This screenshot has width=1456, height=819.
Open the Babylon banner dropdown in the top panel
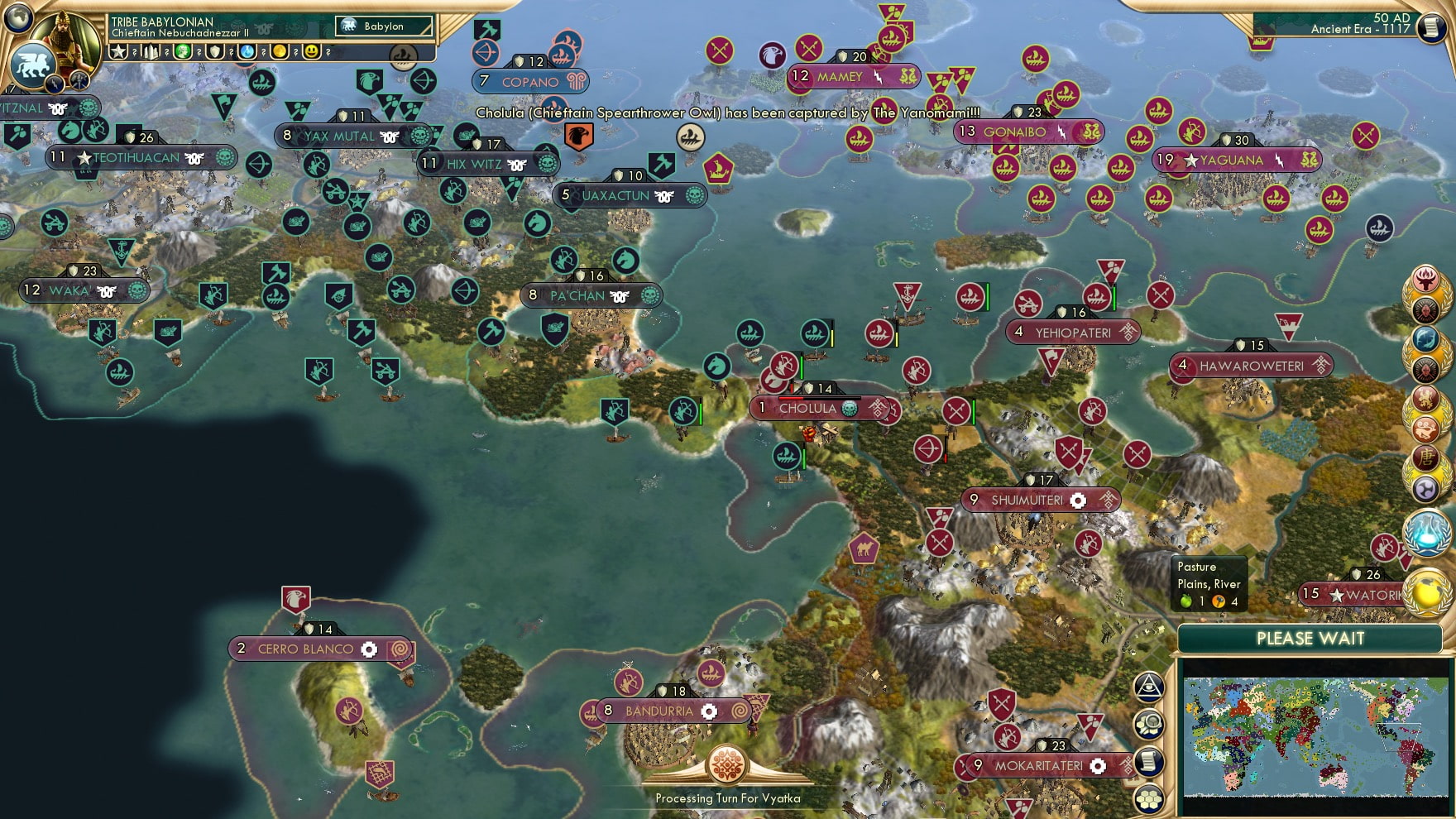coord(385,26)
